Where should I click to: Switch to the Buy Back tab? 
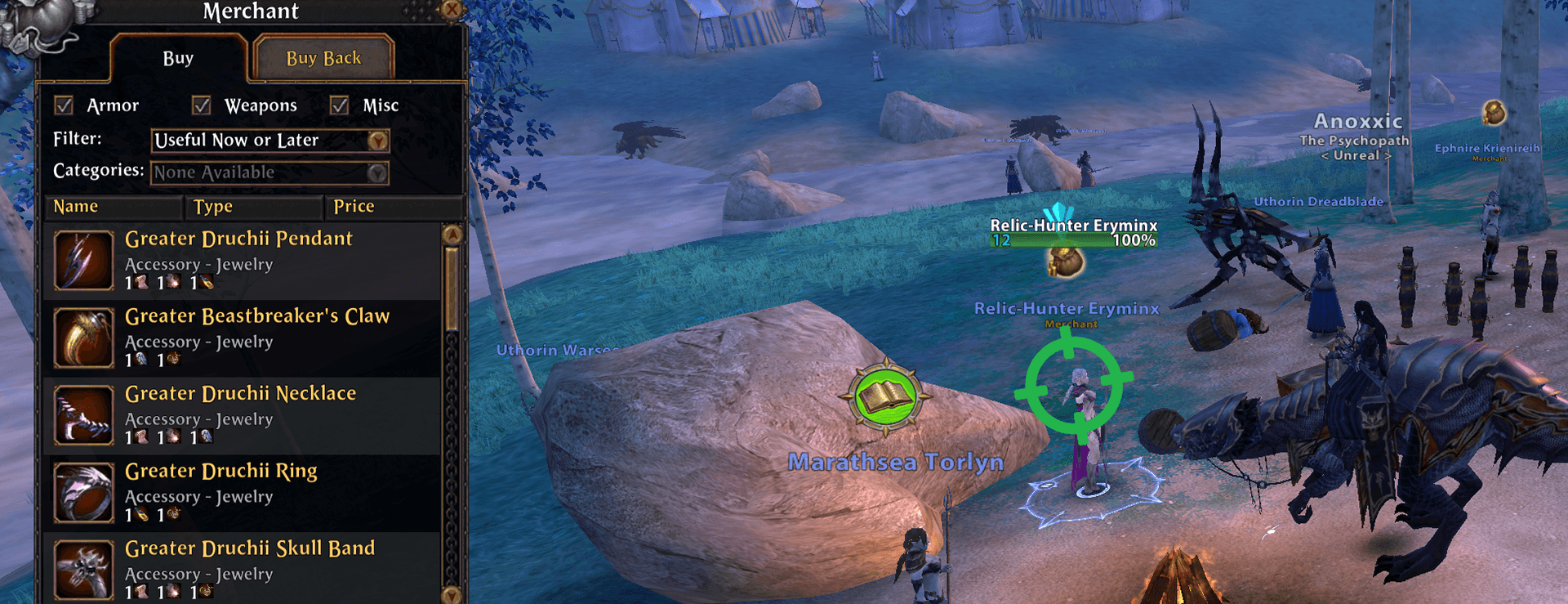323,58
